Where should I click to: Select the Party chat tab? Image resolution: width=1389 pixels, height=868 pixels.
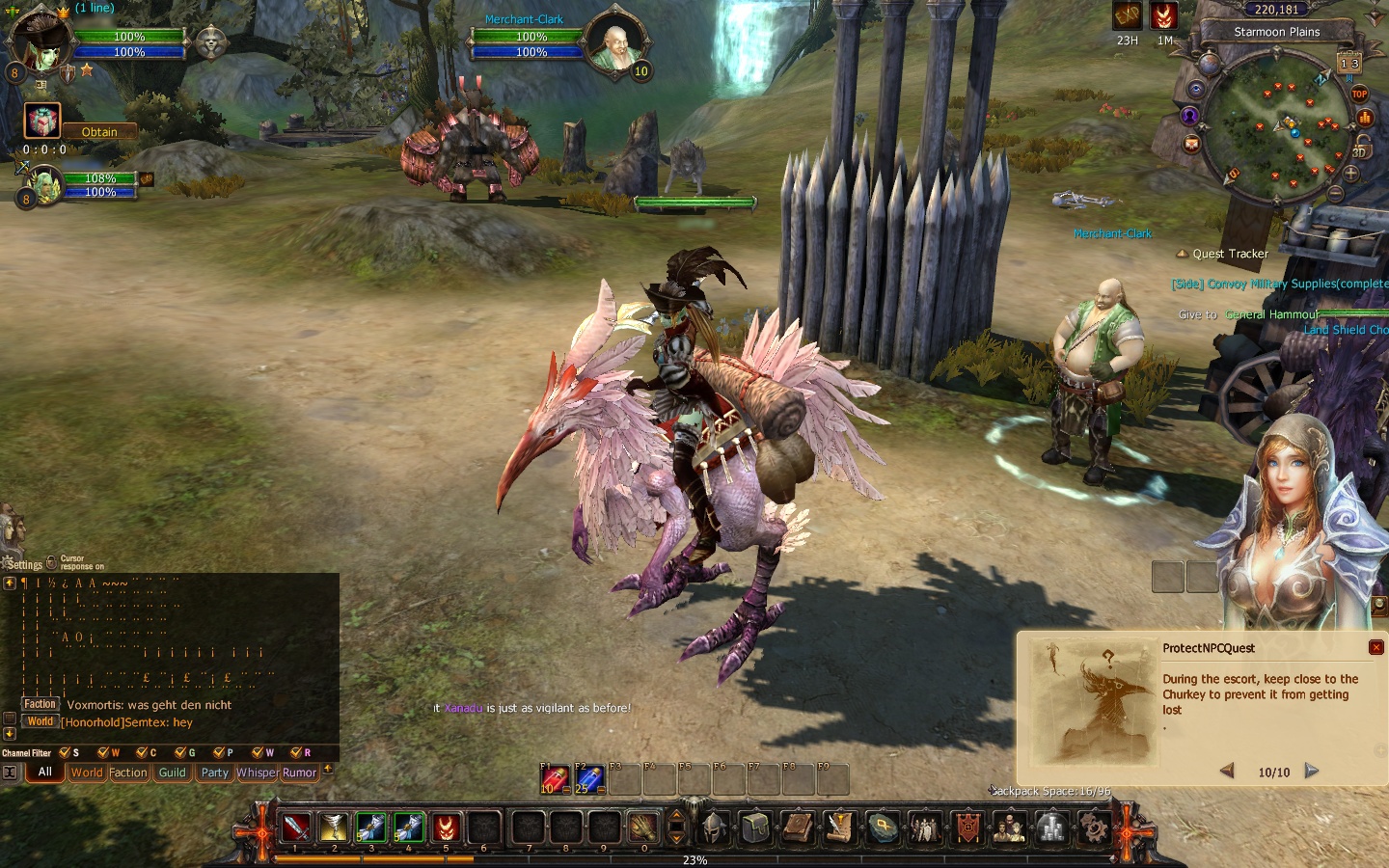[x=215, y=773]
